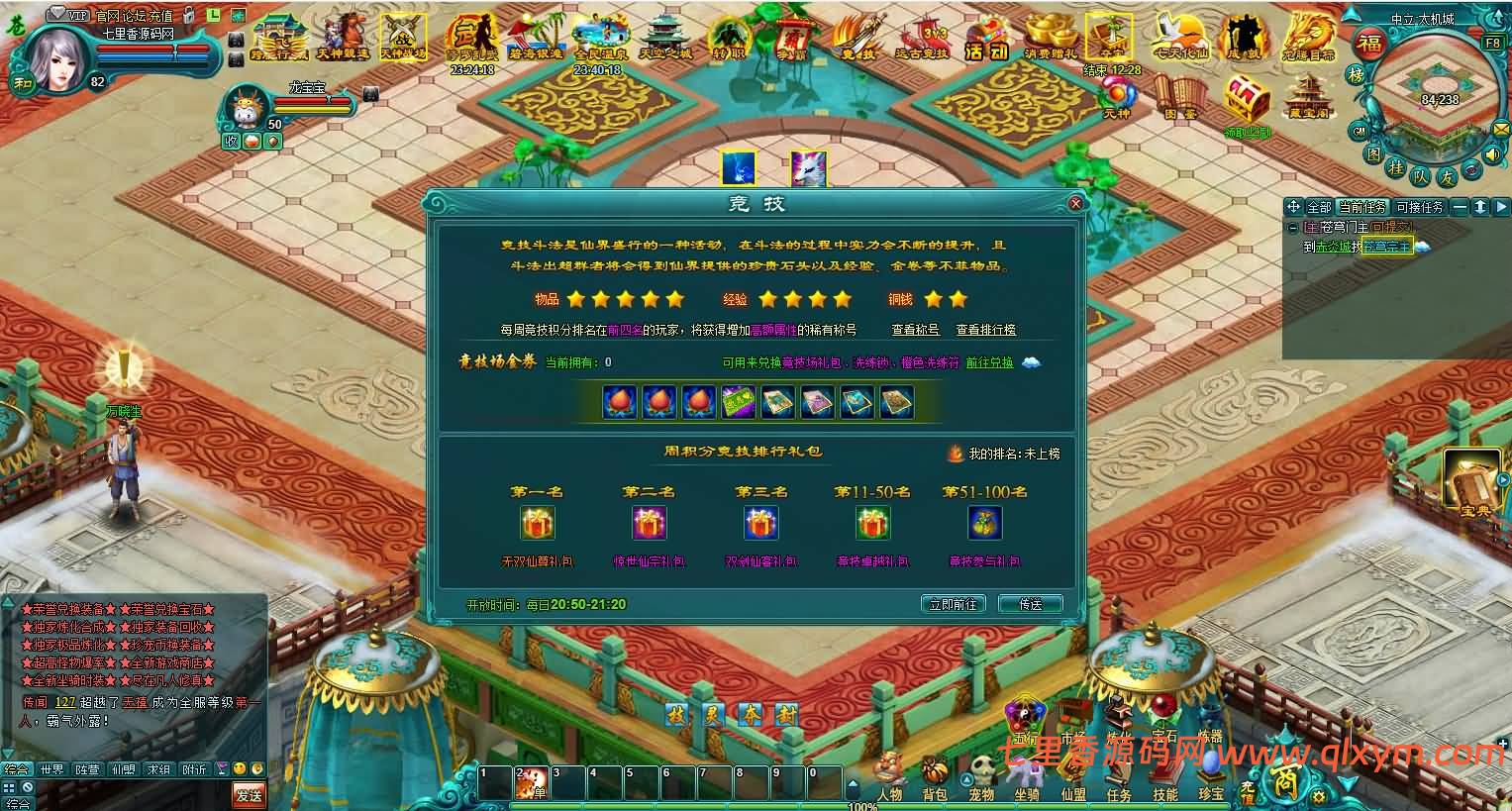Switch quest tracker to 可接任务 tab
Image resolution: width=1512 pixels, height=811 pixels.
click(x=1419, y=207)
